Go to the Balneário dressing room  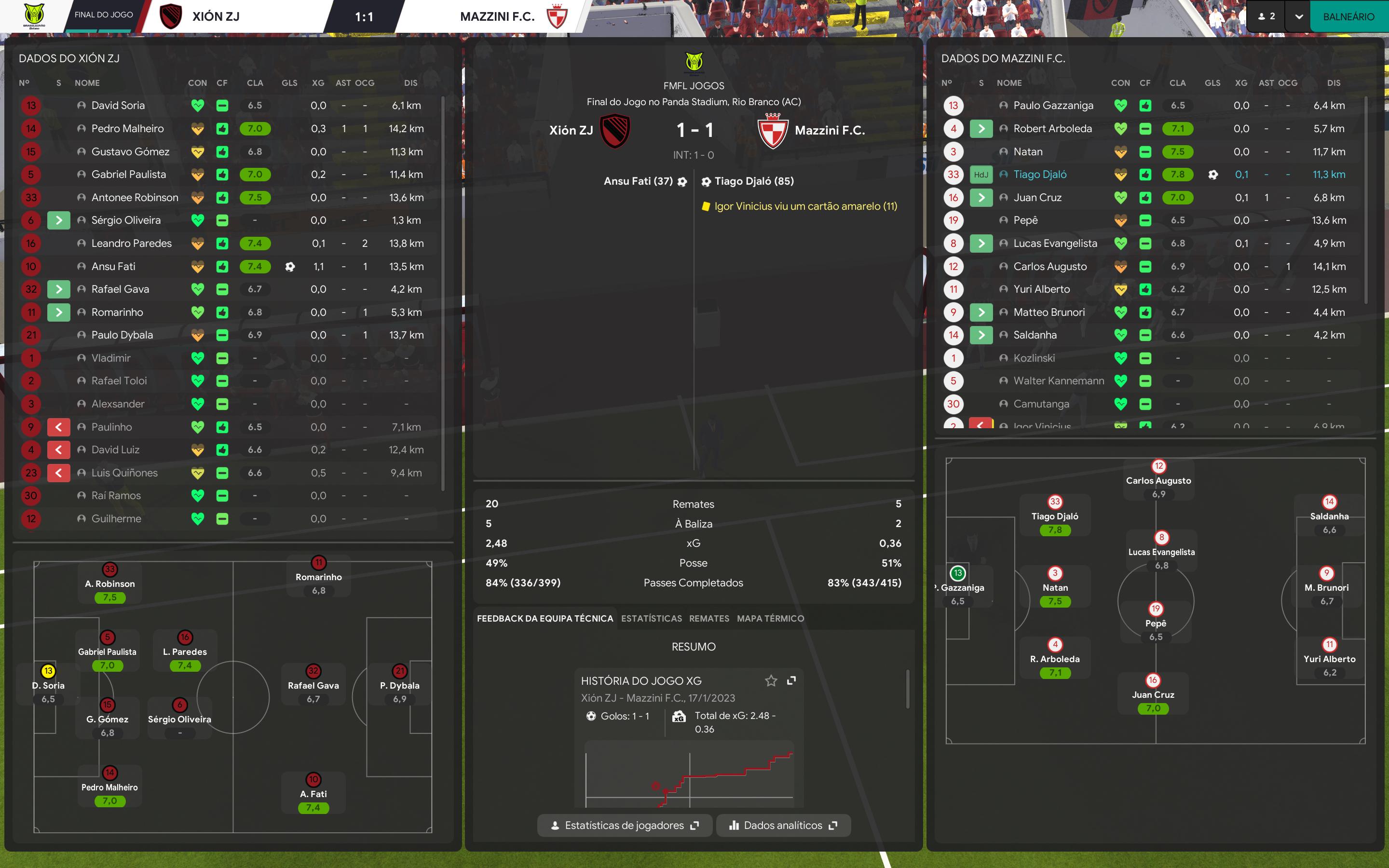click(x=1348, y=17)
